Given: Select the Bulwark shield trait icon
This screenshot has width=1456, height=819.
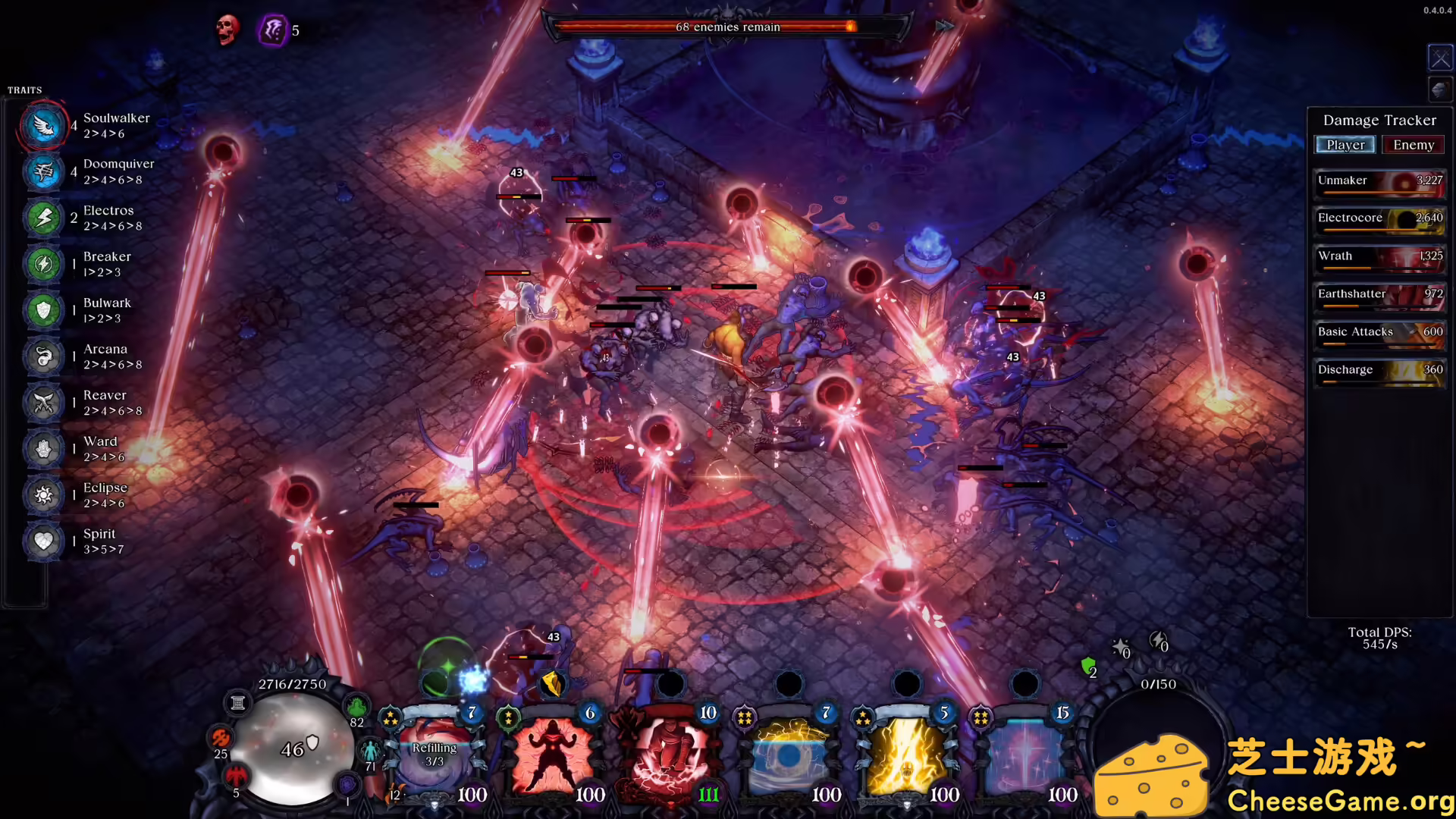Looking at the screenshot, I should pos(42,310).
